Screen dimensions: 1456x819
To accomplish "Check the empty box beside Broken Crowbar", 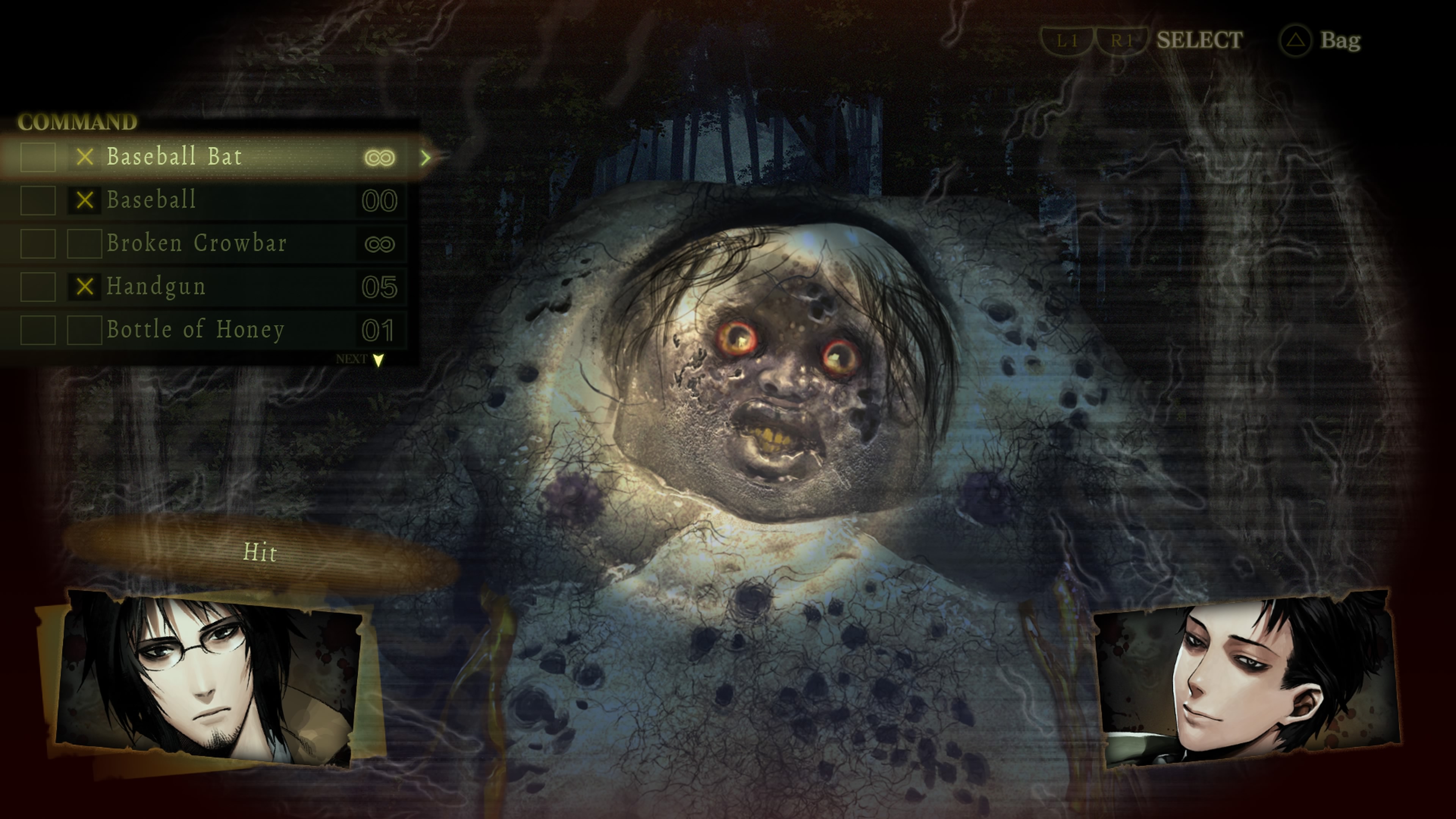I will tap(84, 243).
